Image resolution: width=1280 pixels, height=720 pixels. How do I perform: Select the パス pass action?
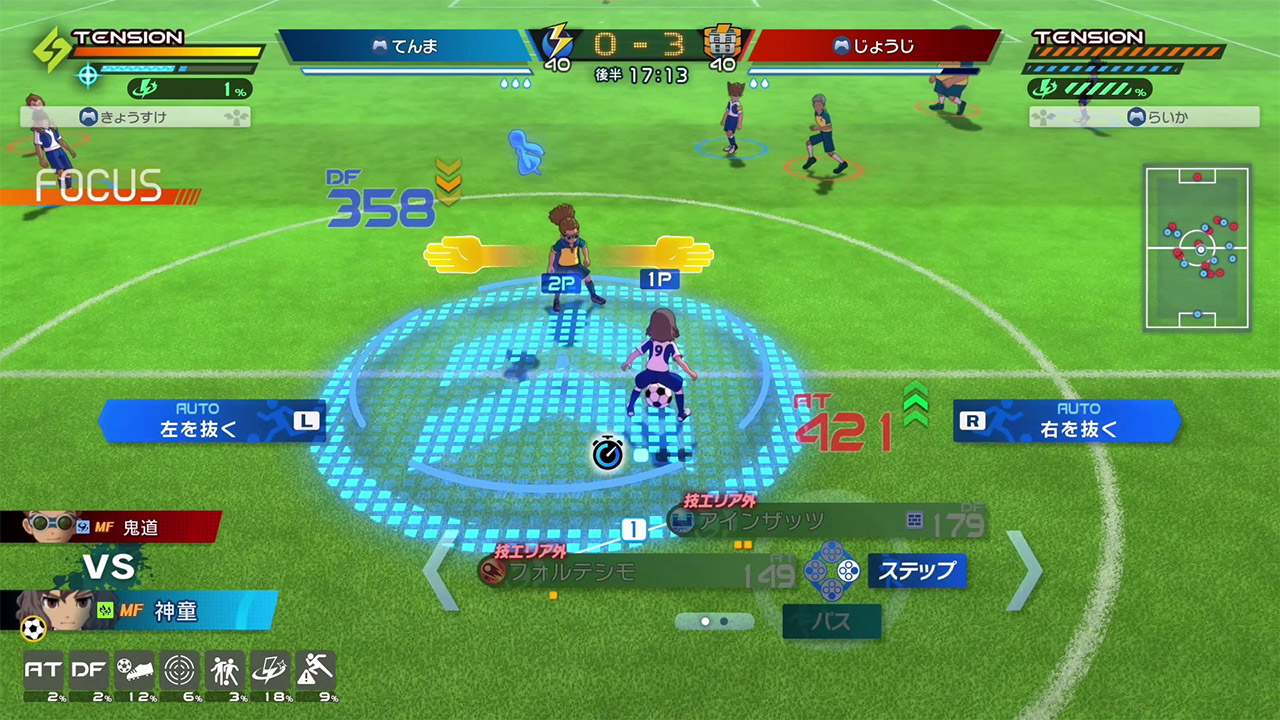coord(831,621)
